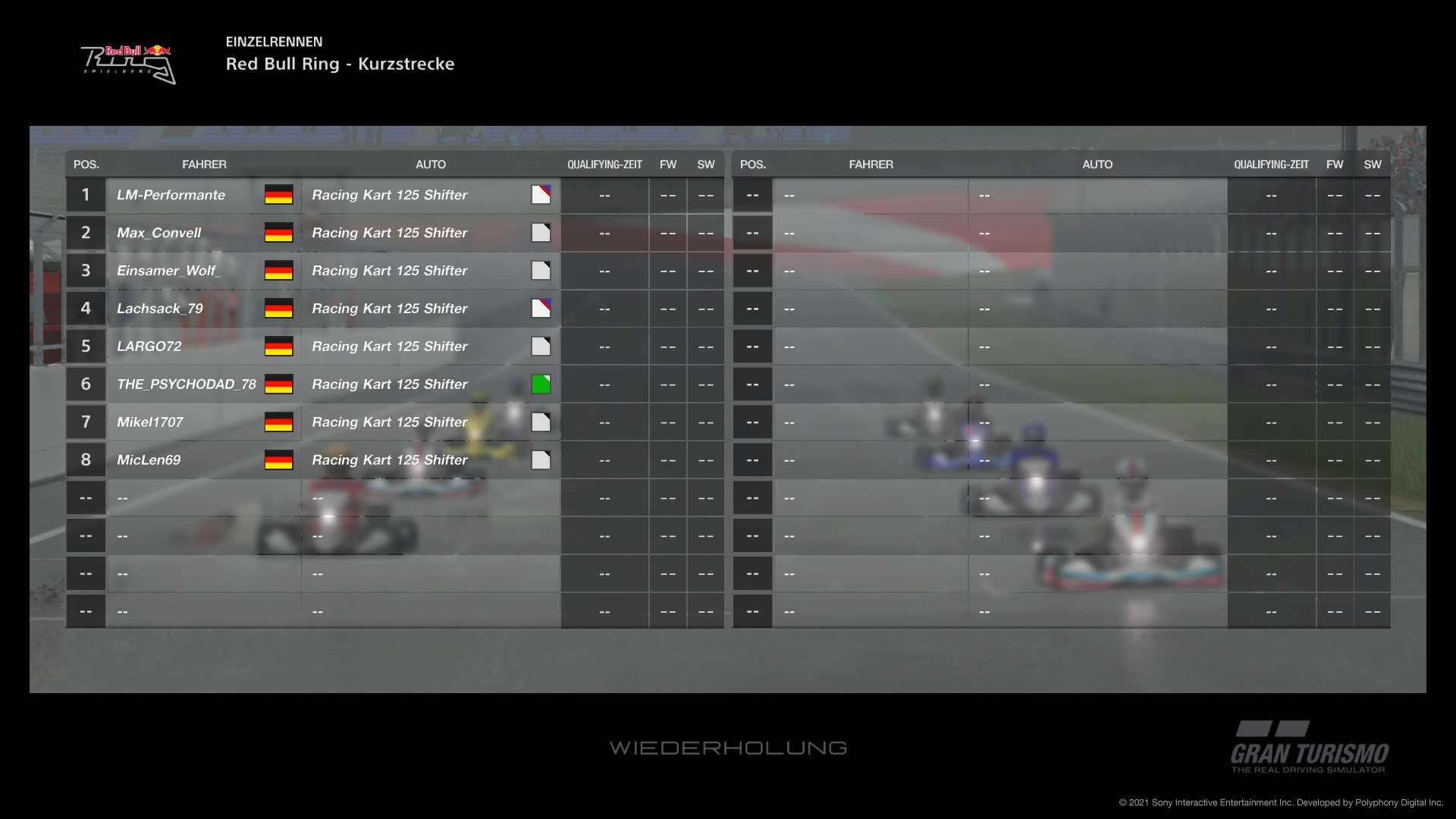Click the red-blue livery icon next to Lachsack_79
This screenshot has height=819, width=1456.
tap(541, 308)
